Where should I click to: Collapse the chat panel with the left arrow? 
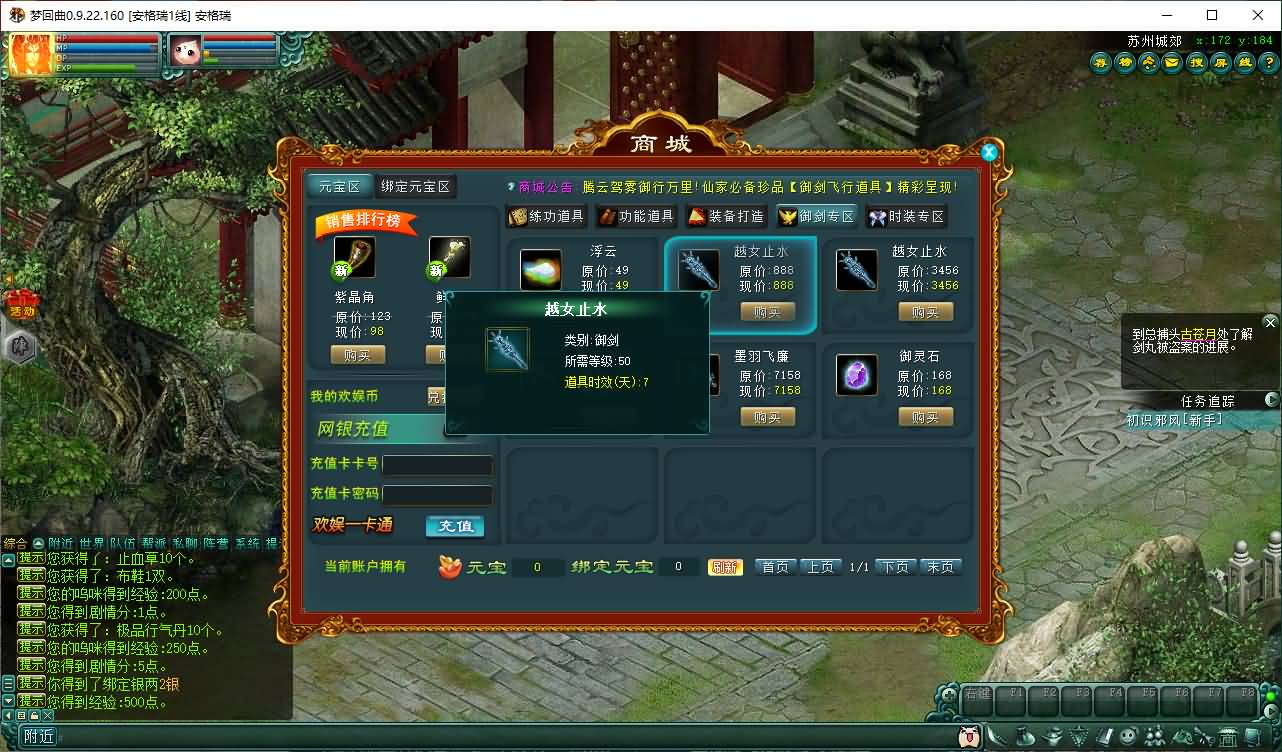click(x=8, y=715)
